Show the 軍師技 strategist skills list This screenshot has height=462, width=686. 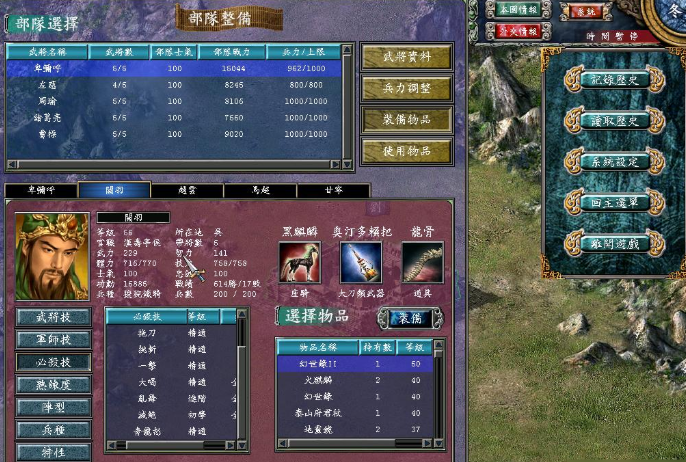pos(53,339)
